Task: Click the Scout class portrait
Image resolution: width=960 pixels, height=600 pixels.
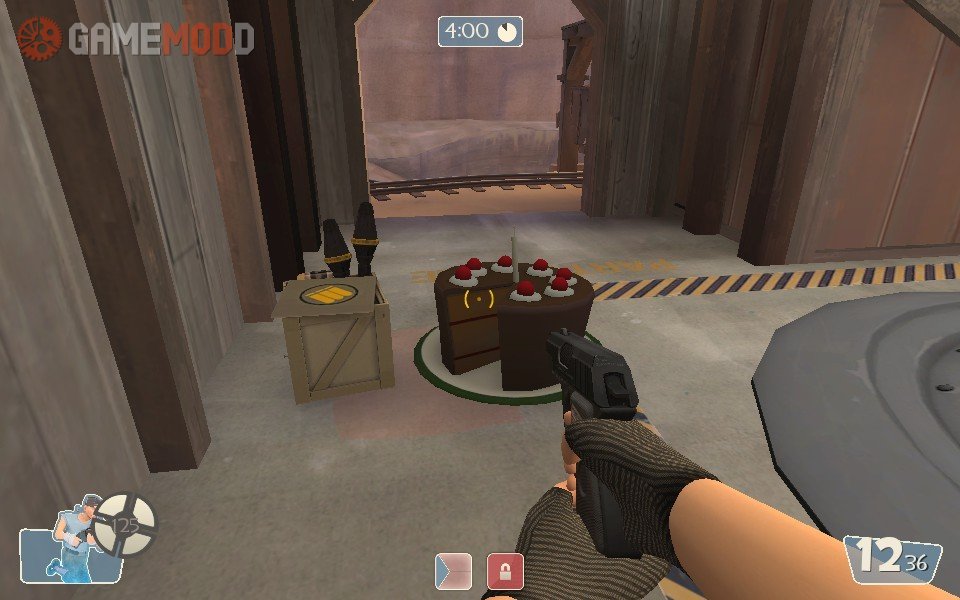Action: tap(71, 545)
